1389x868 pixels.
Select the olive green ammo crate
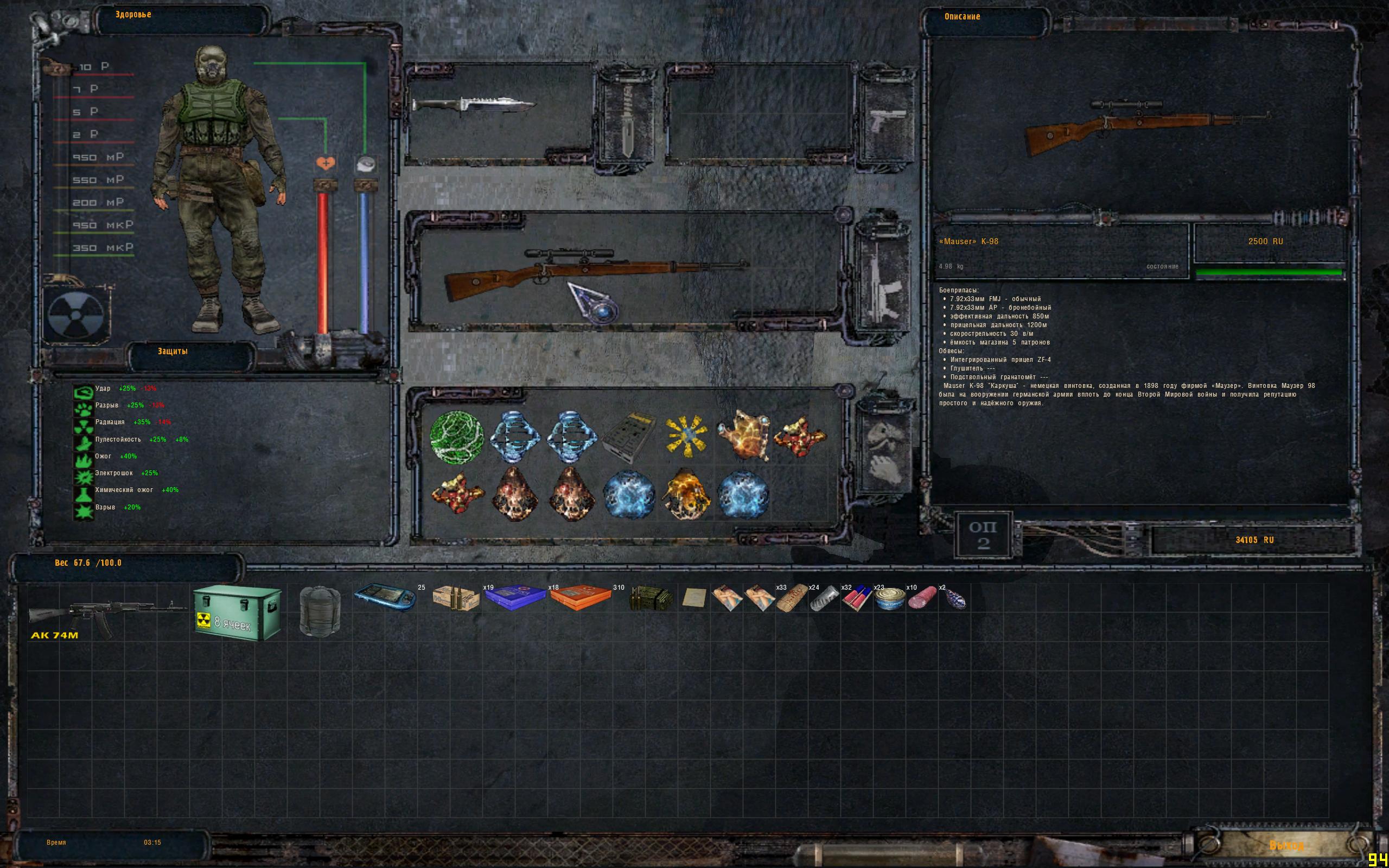coord(652,599)
